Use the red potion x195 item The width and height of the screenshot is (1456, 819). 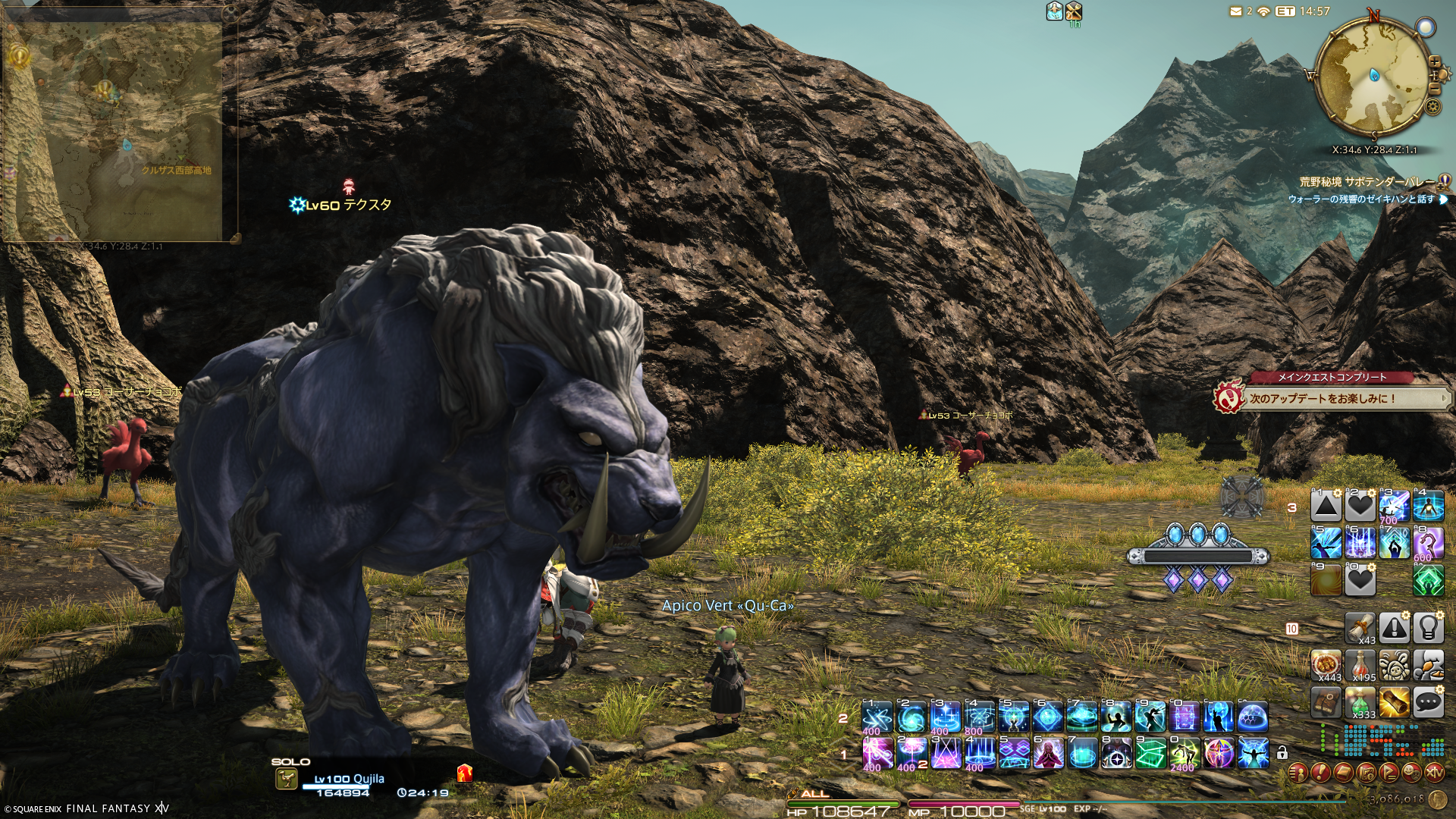coord(1360,664)
